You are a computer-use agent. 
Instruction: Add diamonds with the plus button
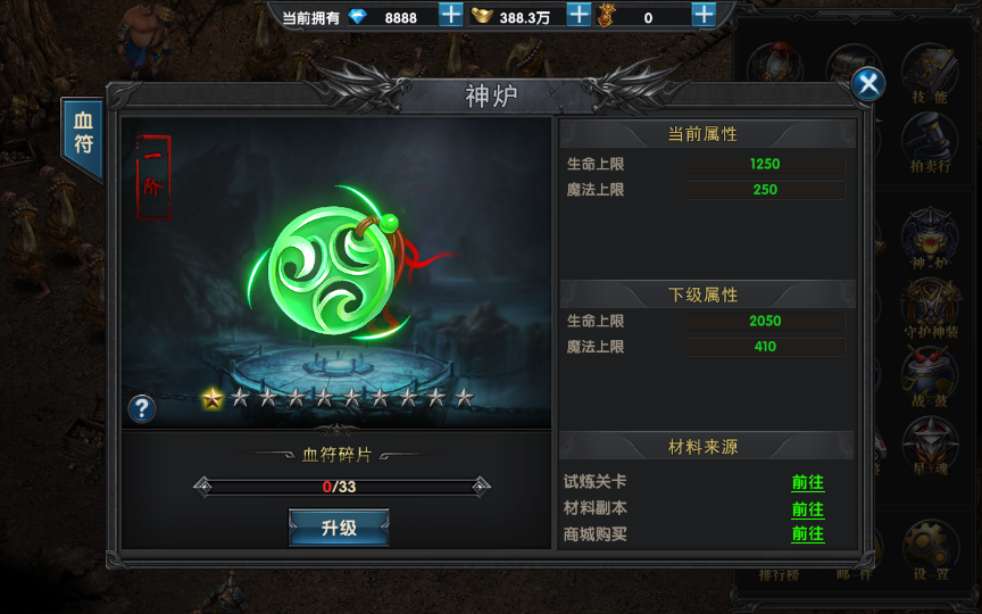[451, 15]
